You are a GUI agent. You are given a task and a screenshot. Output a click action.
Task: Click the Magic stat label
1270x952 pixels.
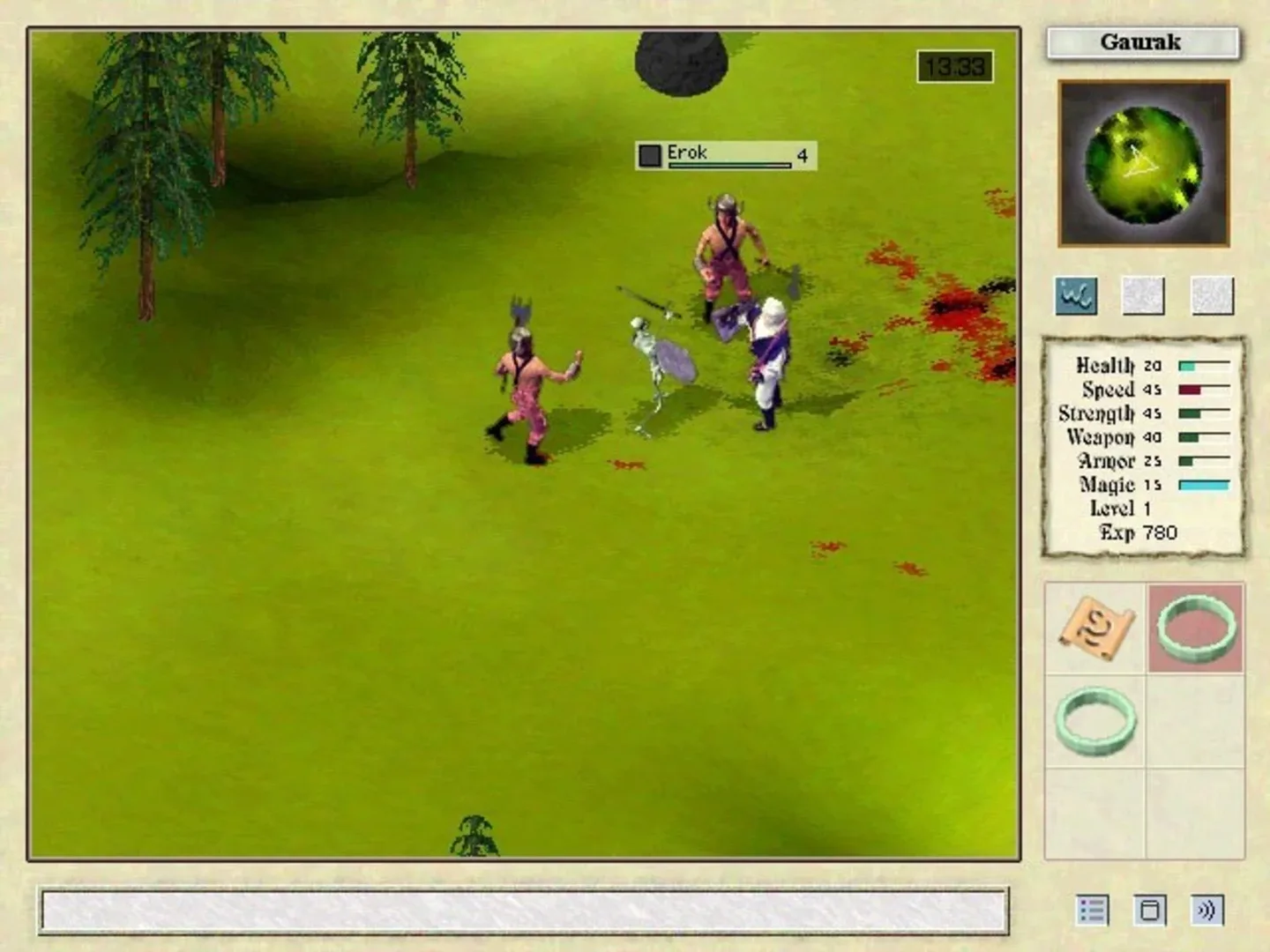(1104, 485)
